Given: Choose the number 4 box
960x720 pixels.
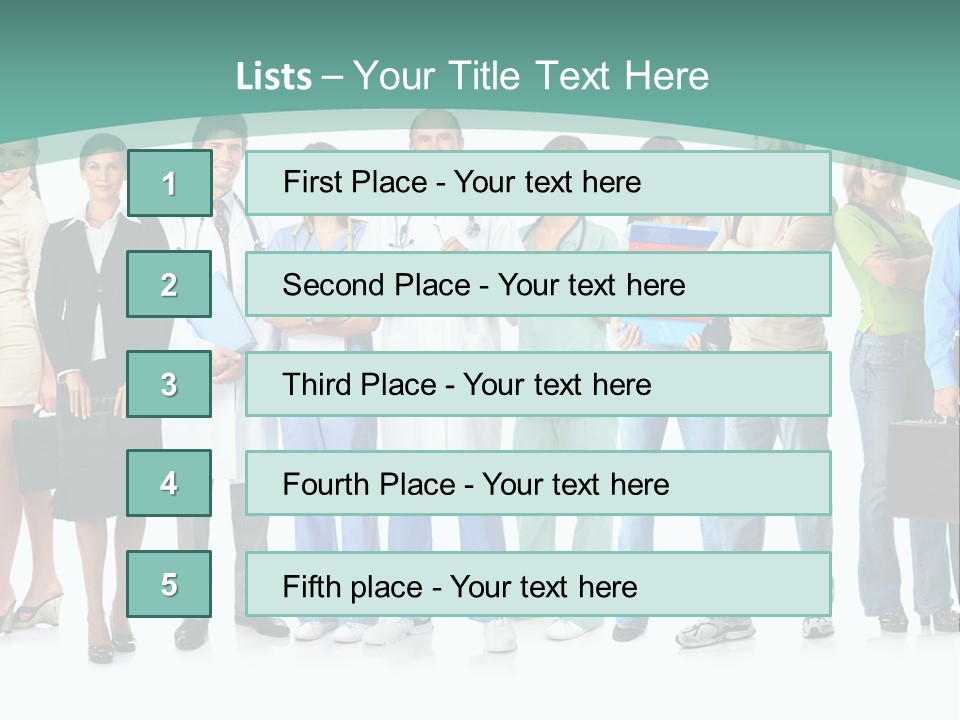Looking at the screenshot, I should point(169,483).
